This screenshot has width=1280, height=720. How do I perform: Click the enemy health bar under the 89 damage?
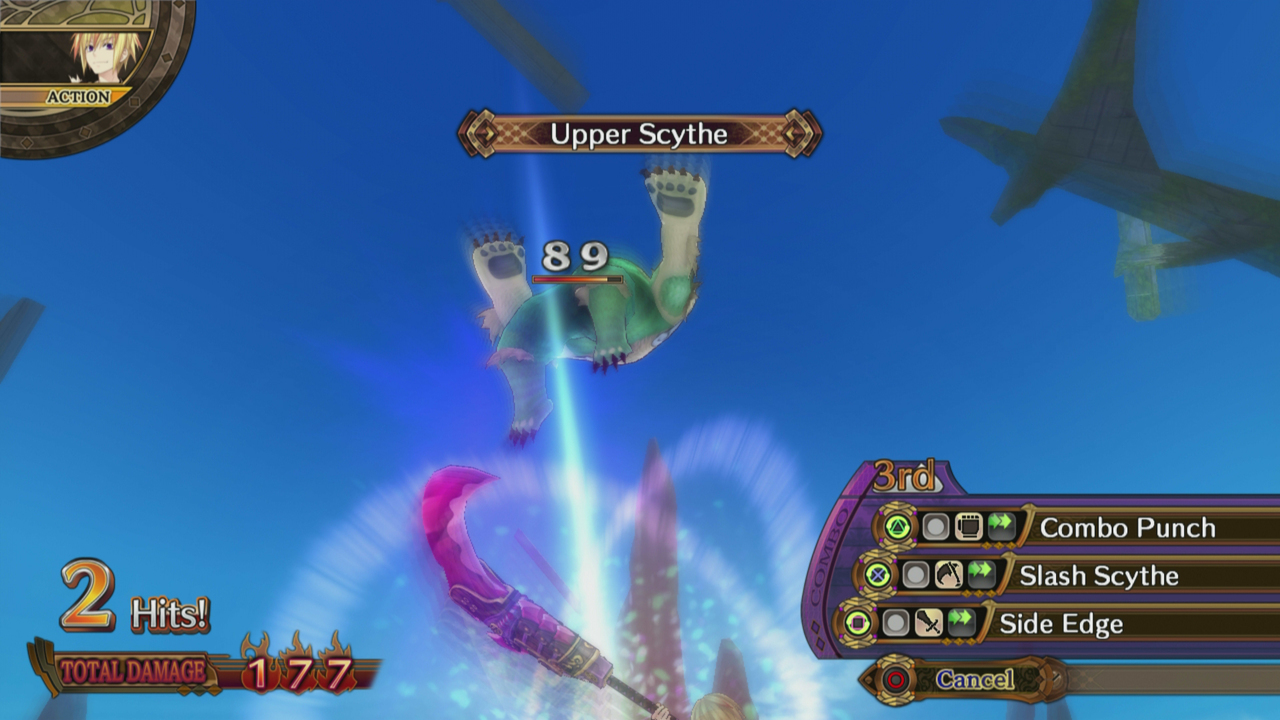coord(575,281)
